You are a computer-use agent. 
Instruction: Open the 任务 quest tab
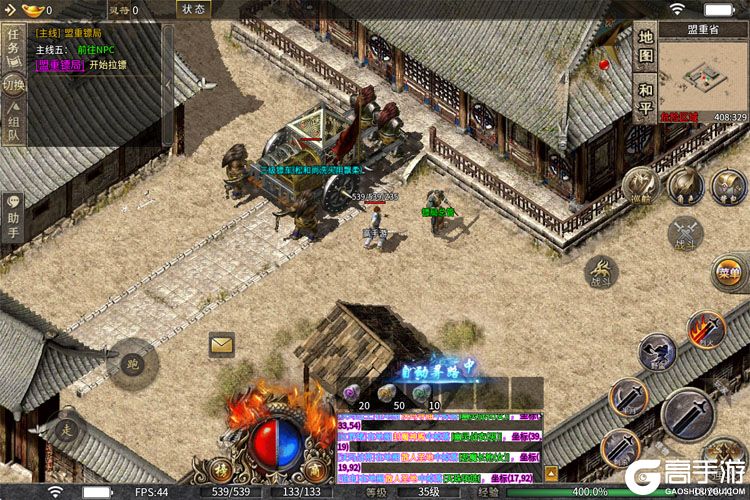[13, 46]
